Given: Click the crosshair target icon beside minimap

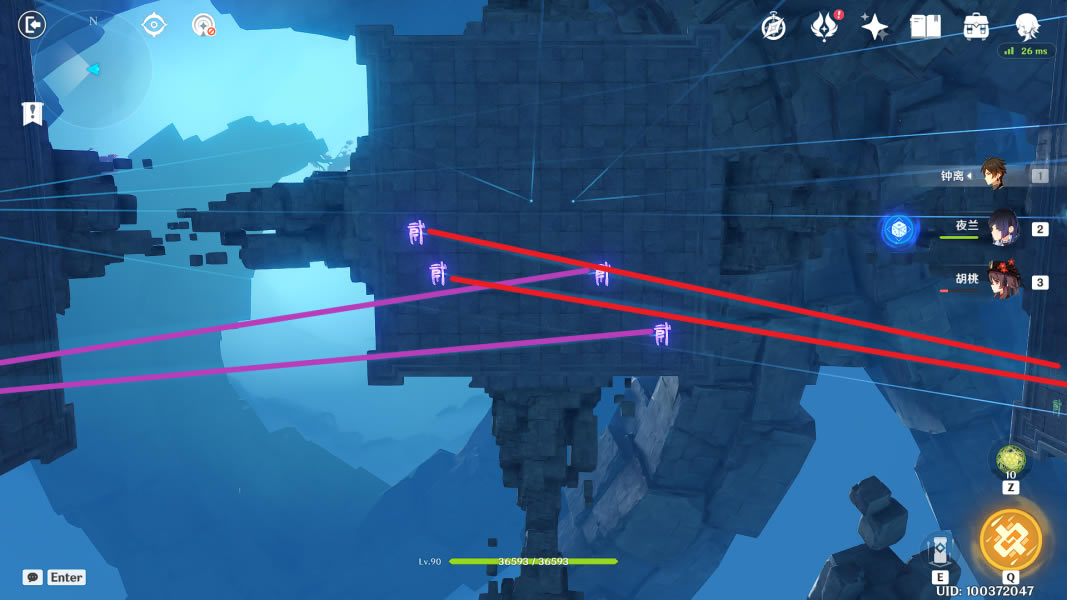Looking at the screenshot, I should tap(154, 24).
